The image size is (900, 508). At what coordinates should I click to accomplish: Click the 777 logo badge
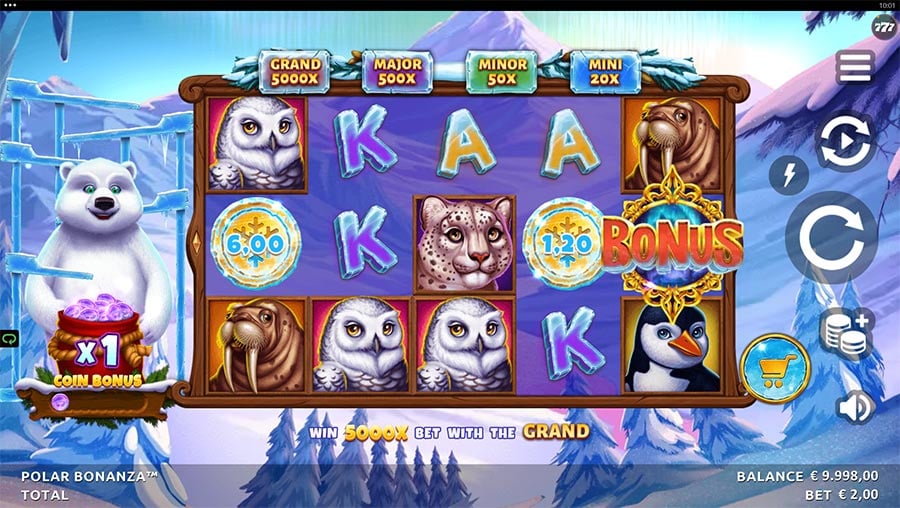pos(884,28)
